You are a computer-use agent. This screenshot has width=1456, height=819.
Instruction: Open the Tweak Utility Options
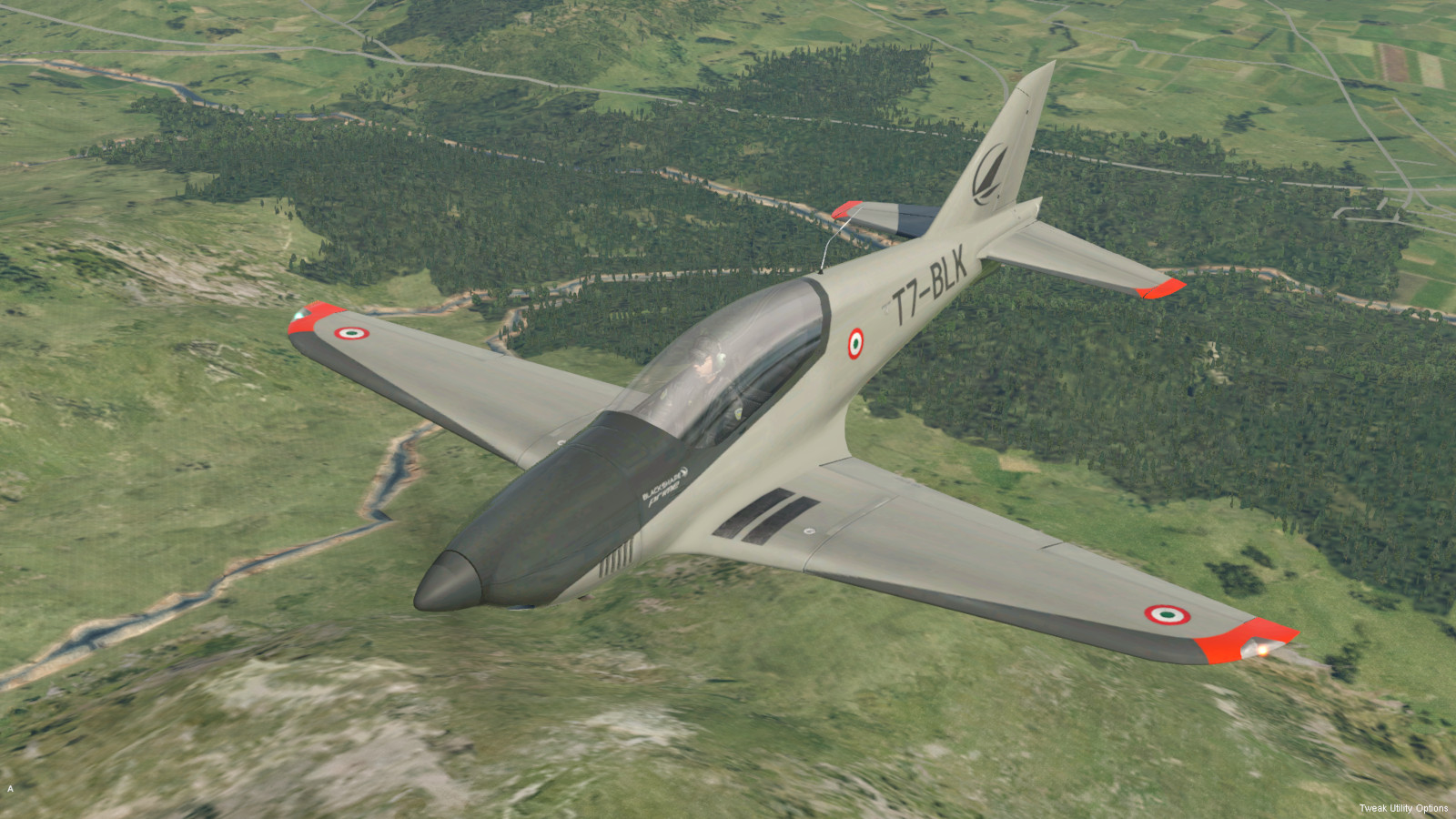pos(1402,808)
